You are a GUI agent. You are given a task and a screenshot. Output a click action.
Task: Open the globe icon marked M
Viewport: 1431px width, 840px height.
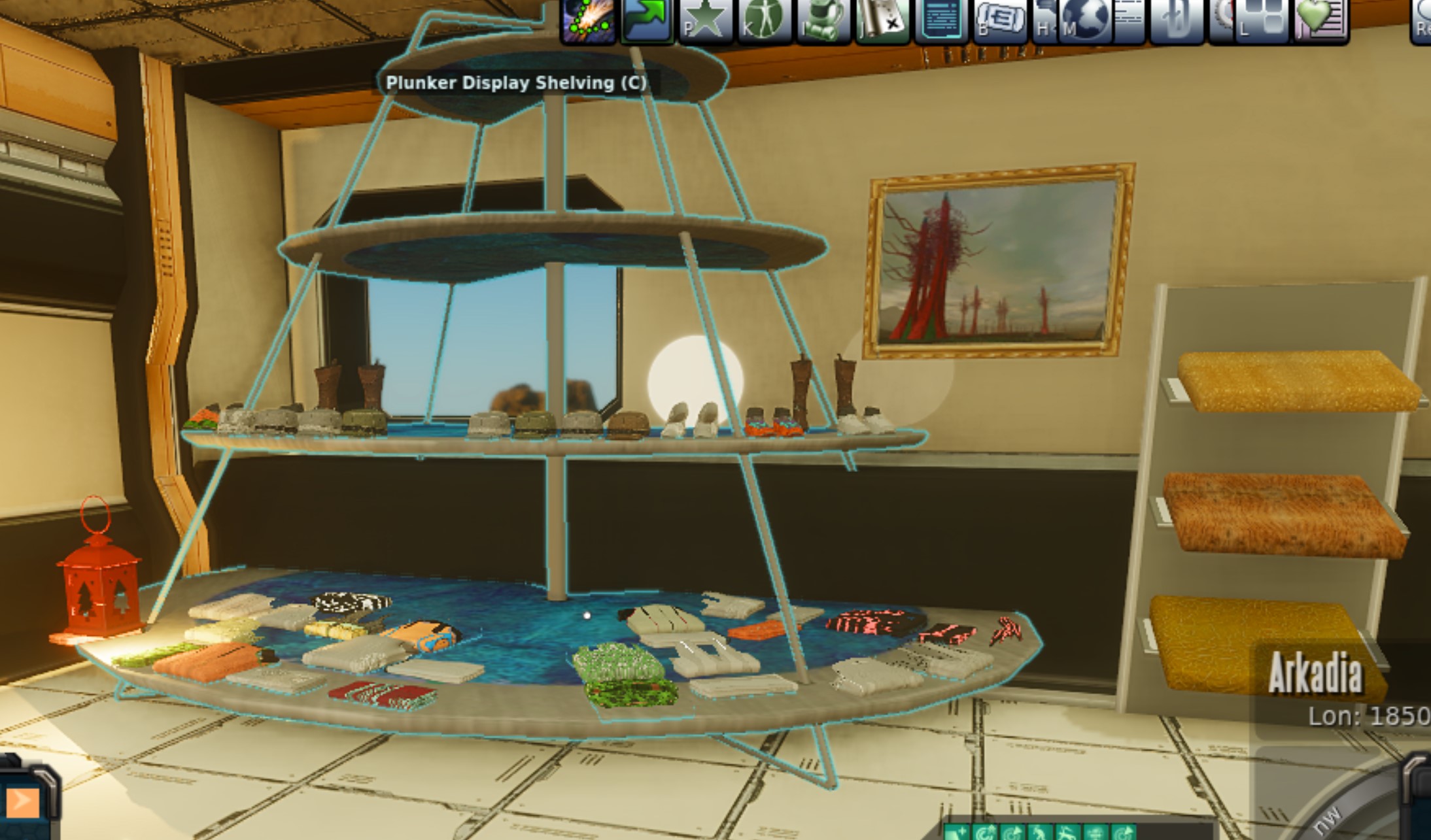tap(1084, 20)
